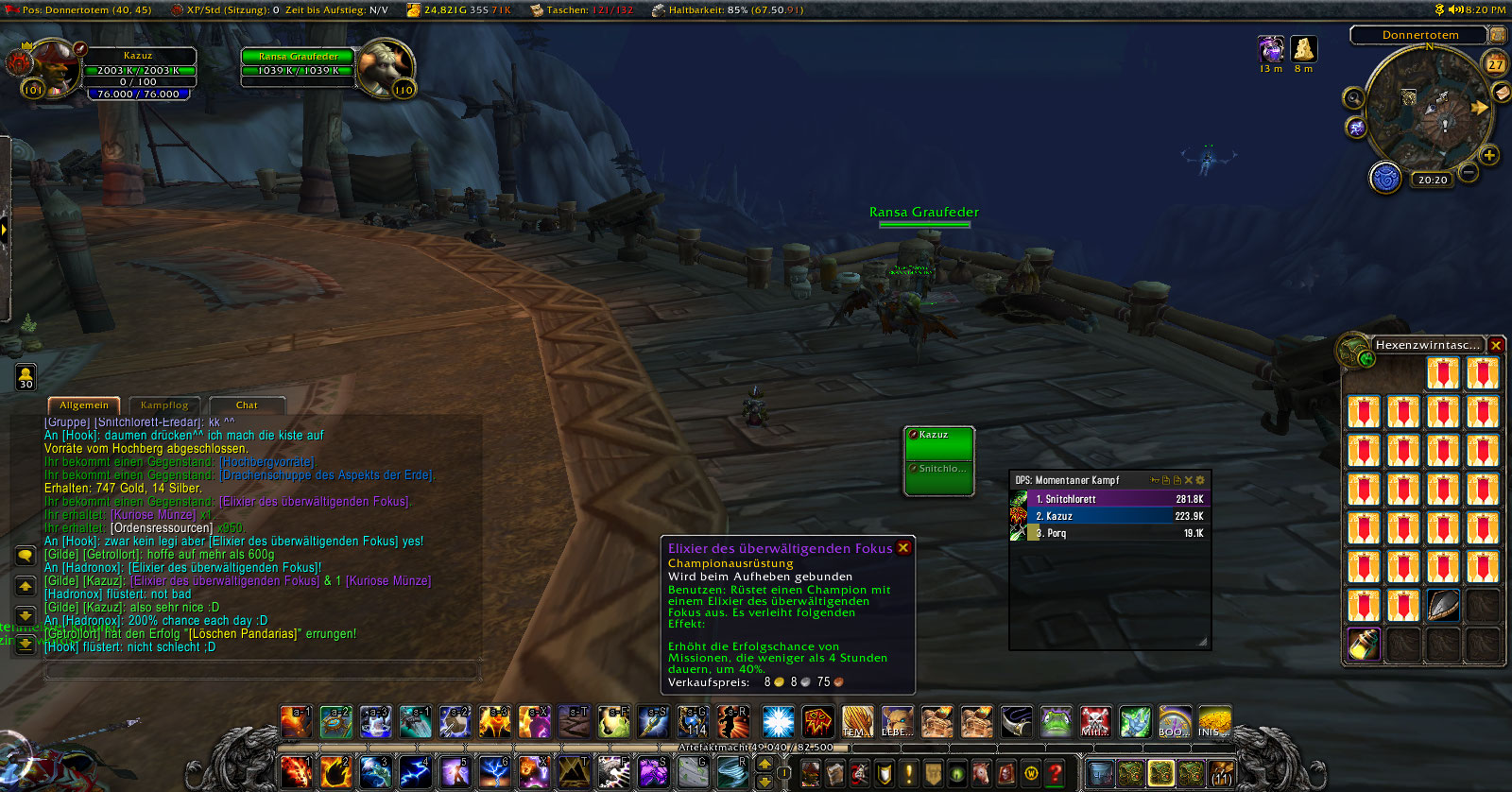This screenshot has width=1512, height=792.
Task: Switch to the Kampflog chat tab
Action: (x=163, y=405)
